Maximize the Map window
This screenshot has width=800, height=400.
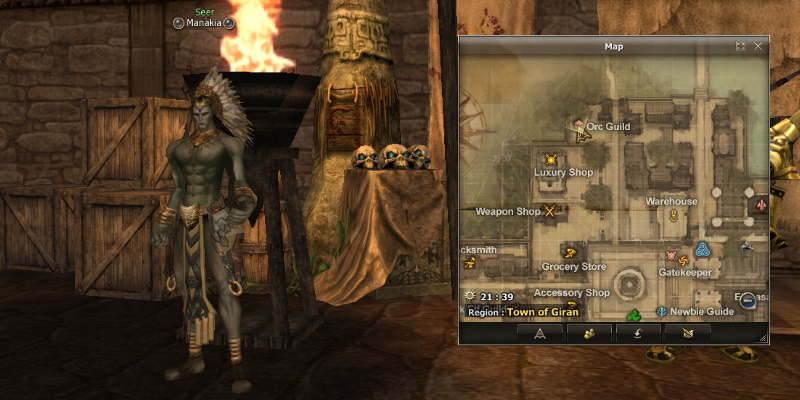tap(740, 46)
